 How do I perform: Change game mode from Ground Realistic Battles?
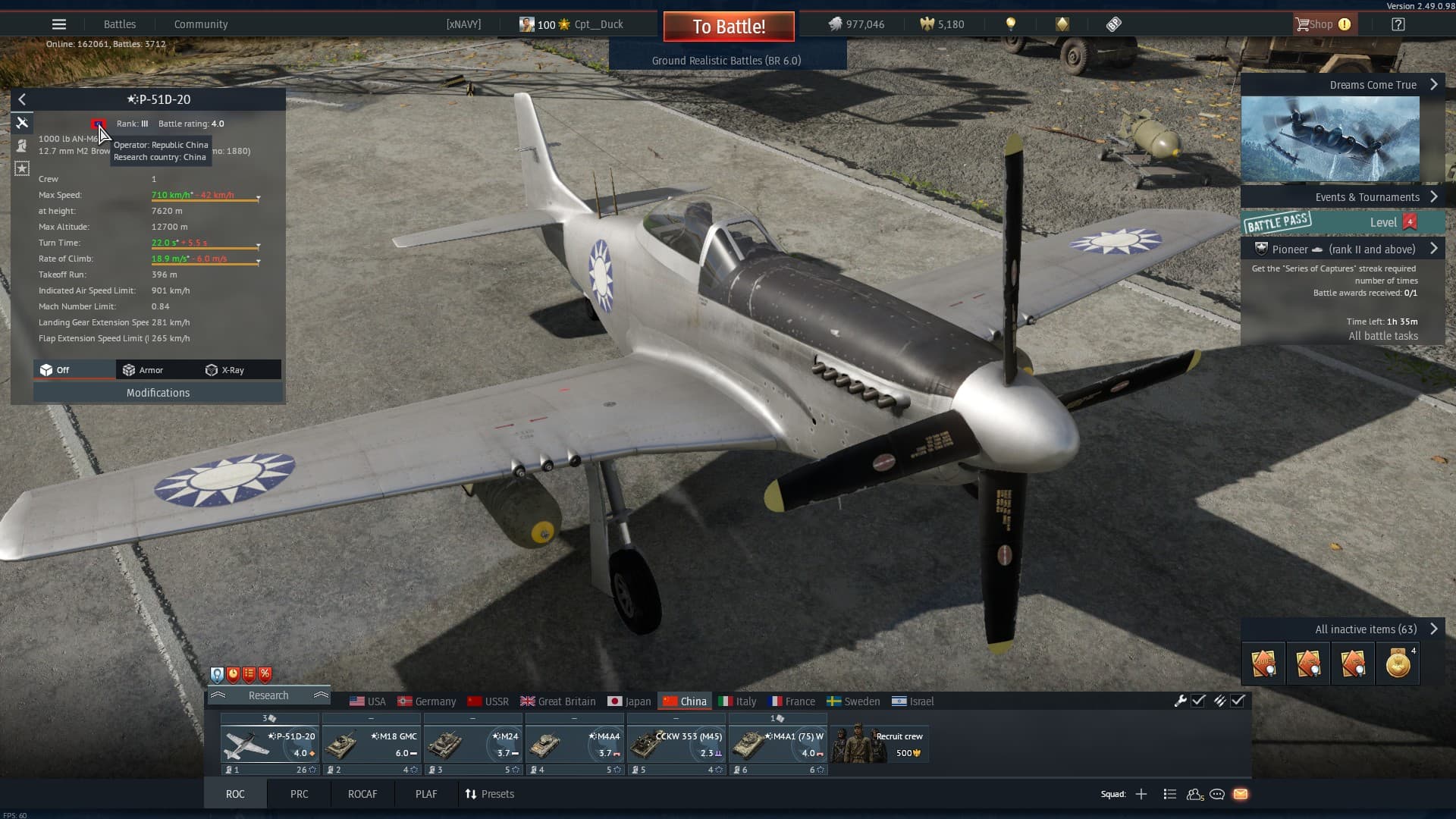726,61
